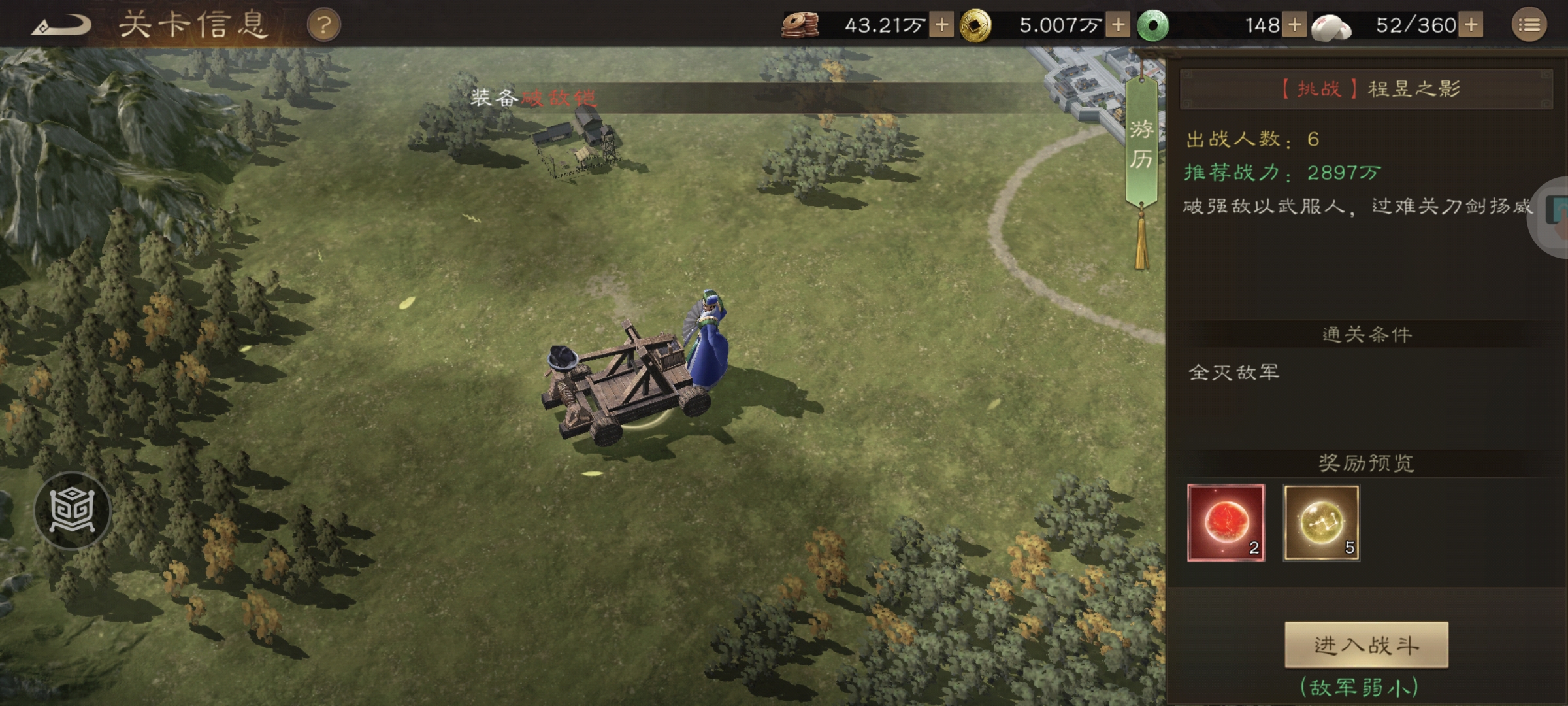
Task: Add more copper coins with the plus button
Action: [x=941, y=25]
